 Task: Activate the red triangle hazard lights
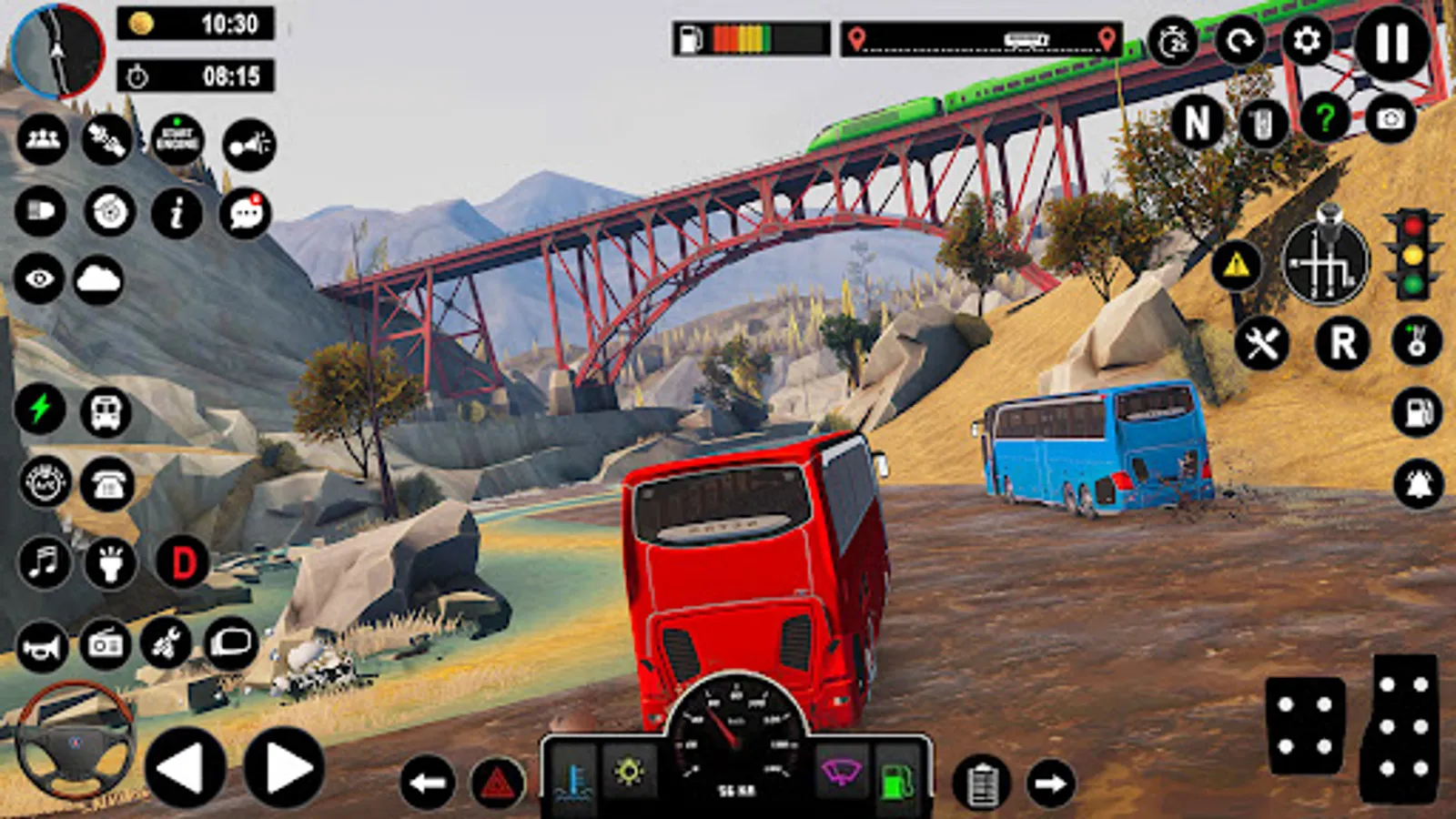[x=498, y=783]
